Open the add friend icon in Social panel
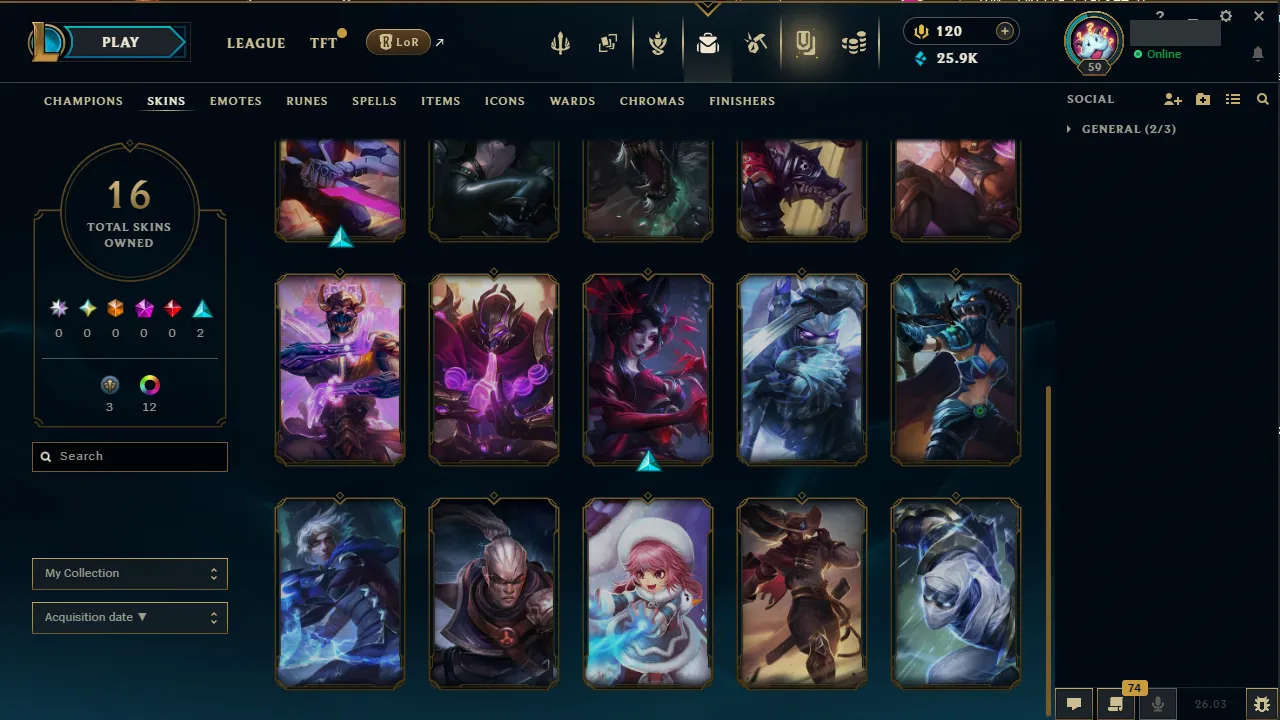Image resolution: width=1280 pixels, height=720 pixels. click(x=1172, y=99)
